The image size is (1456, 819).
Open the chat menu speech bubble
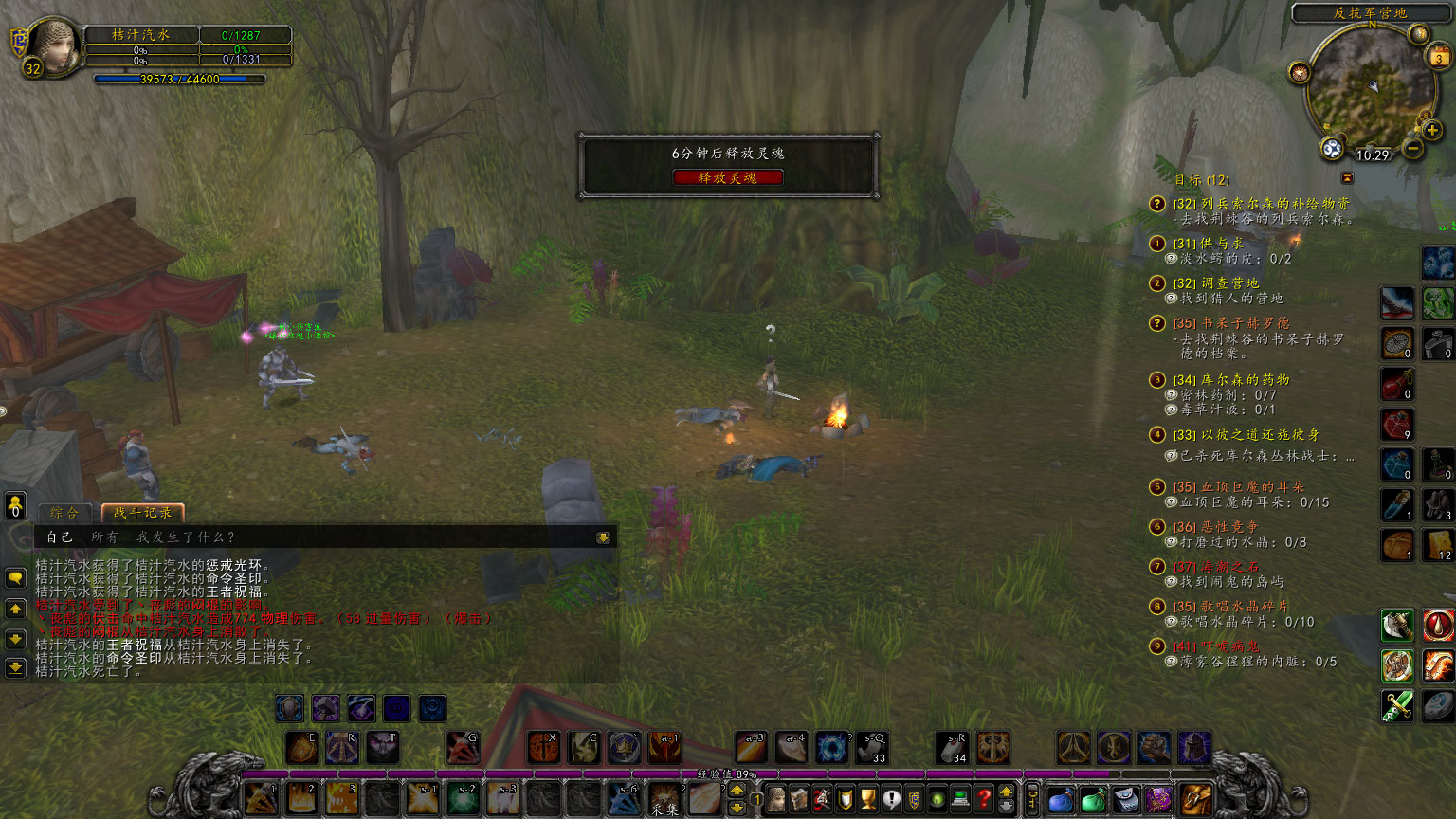16,575
